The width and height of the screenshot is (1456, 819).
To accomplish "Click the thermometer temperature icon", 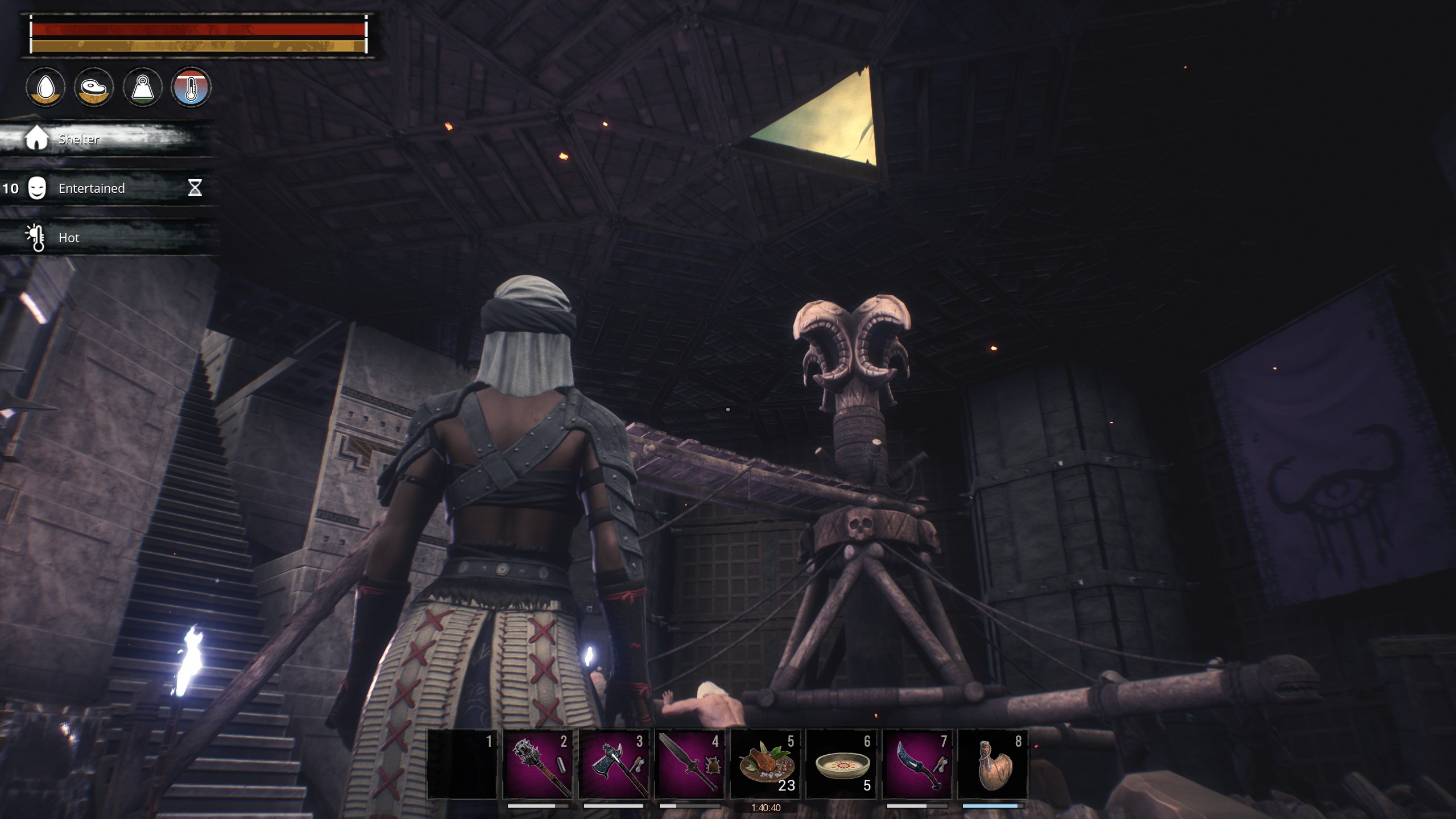I will click(191, 87).
